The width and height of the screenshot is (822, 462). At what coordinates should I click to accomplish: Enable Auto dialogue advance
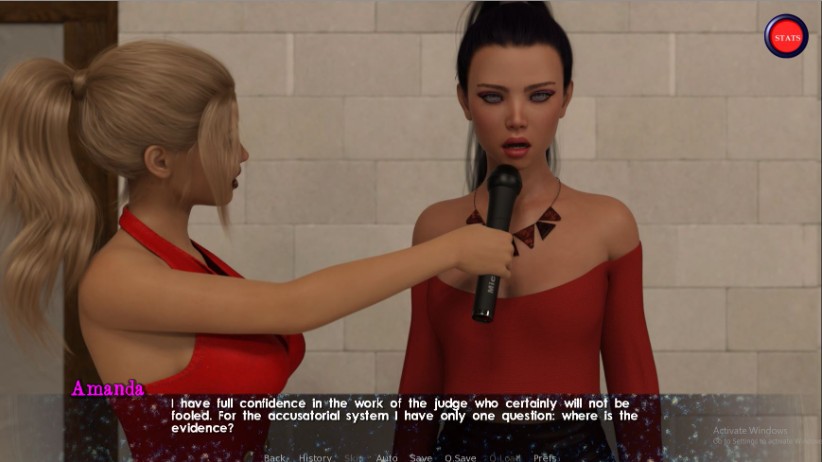click(x=386, y=457)
